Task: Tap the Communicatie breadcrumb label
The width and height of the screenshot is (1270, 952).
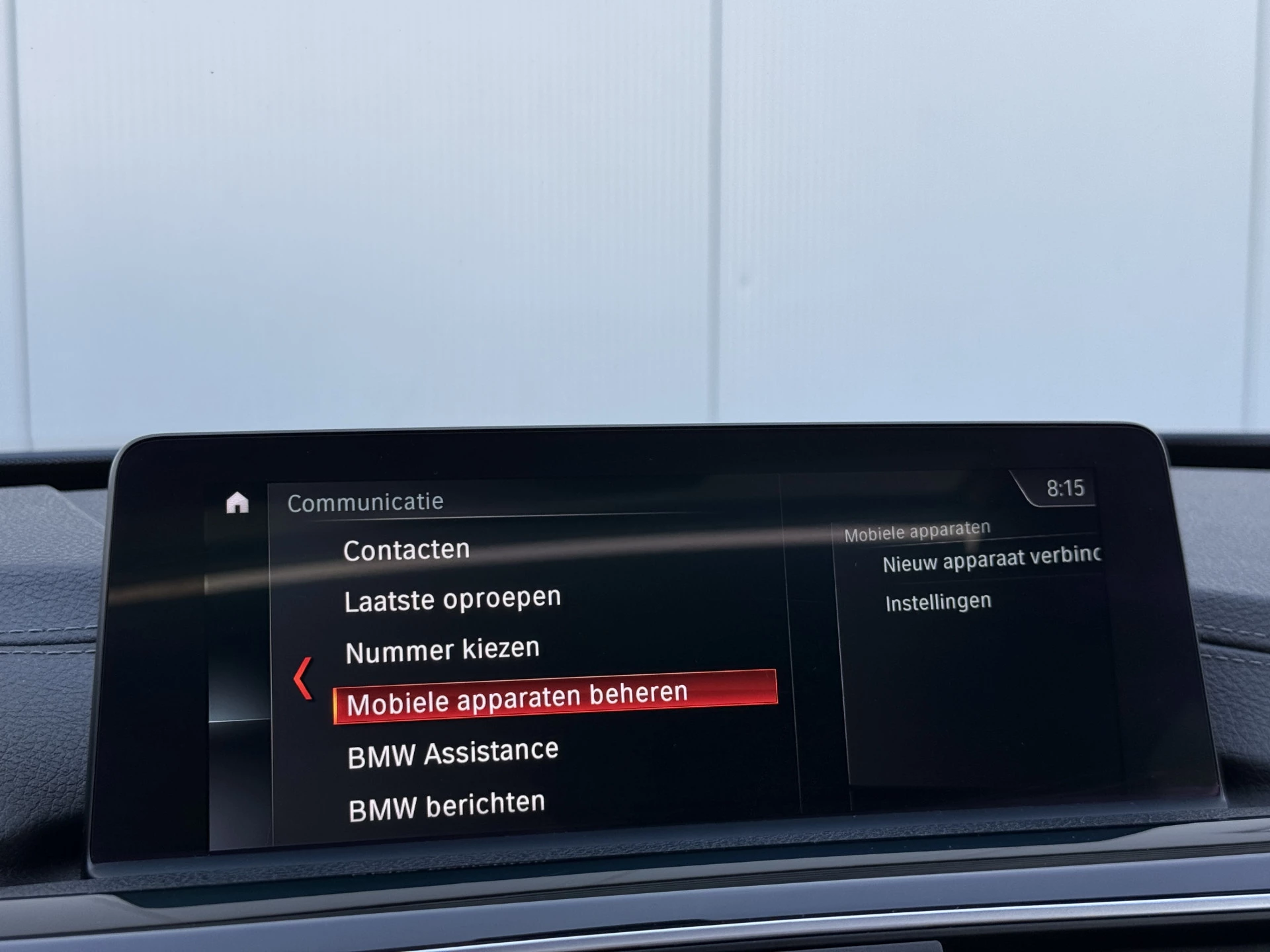Action: pyautogui.click(x=365, y=501)
